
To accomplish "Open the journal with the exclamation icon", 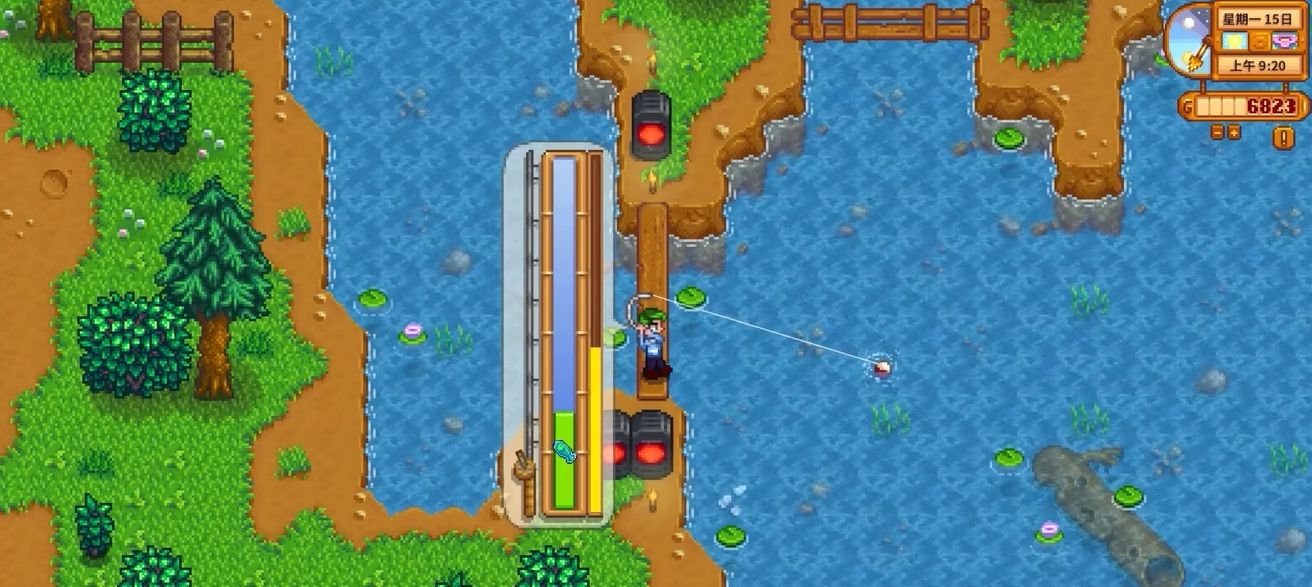I will tap(1283, 137).
